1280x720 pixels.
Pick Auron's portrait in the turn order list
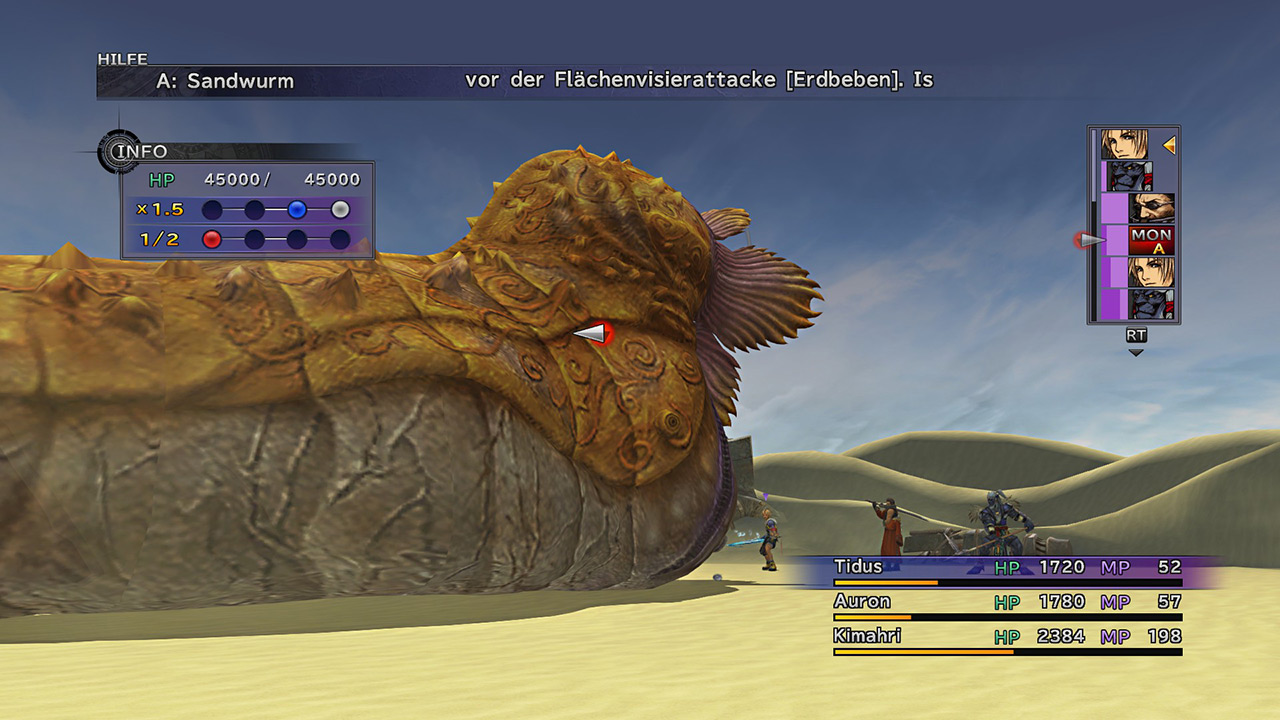click(x=1151, y=208)
